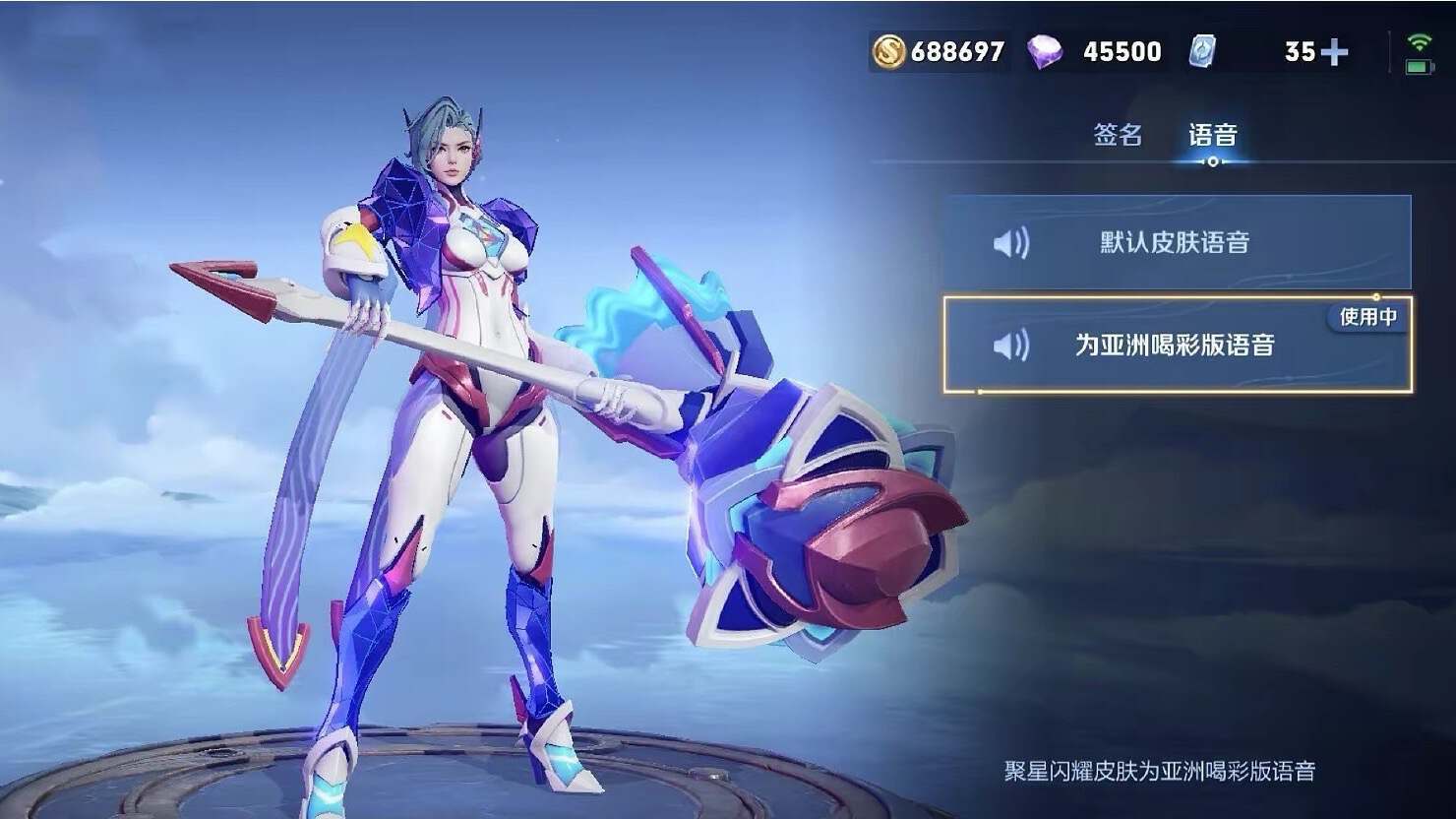
Task: Play the default skin voice speaker icon
Action: coord(1010,243)
